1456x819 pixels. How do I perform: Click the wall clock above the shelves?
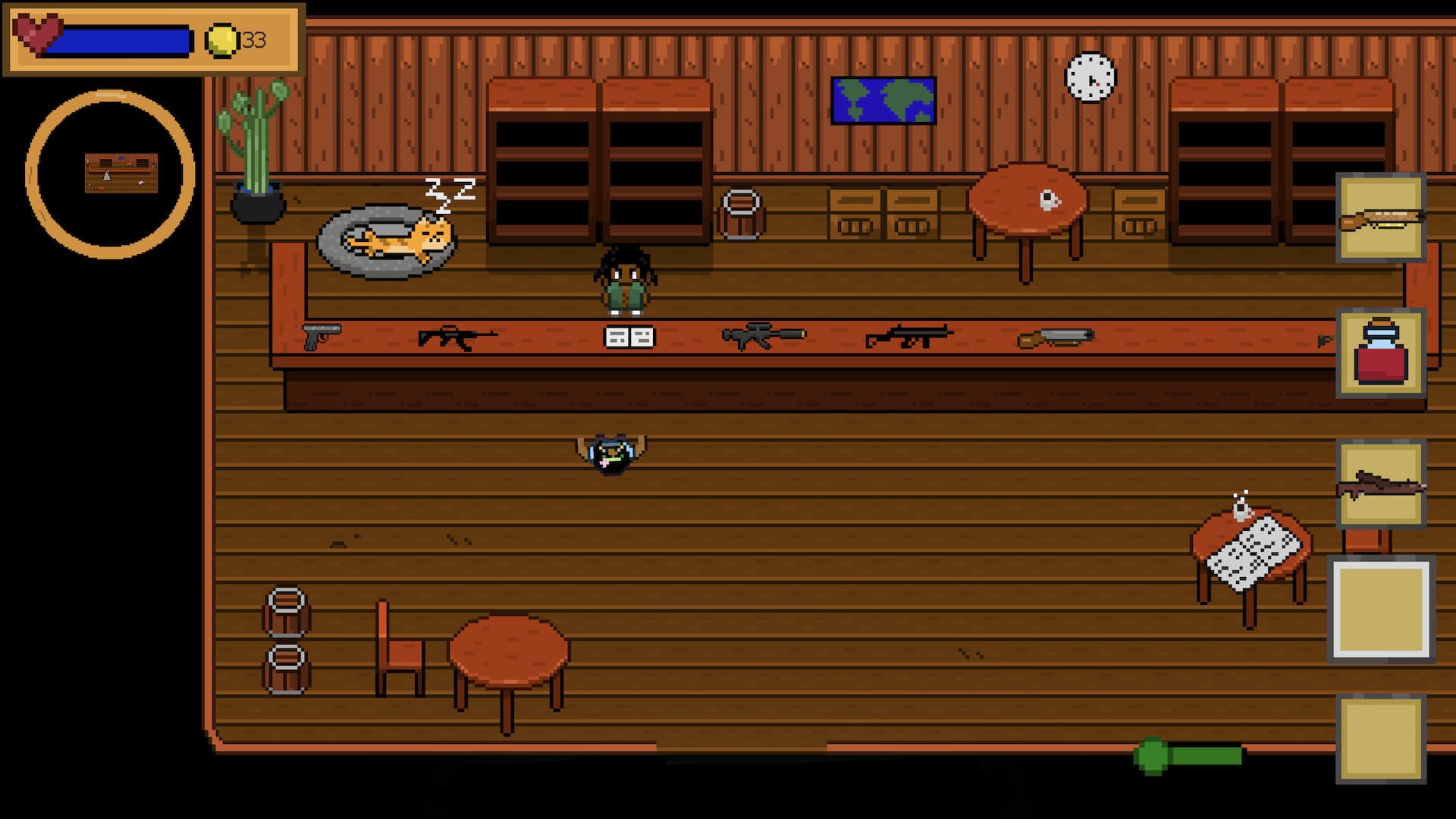point(1090,80)
